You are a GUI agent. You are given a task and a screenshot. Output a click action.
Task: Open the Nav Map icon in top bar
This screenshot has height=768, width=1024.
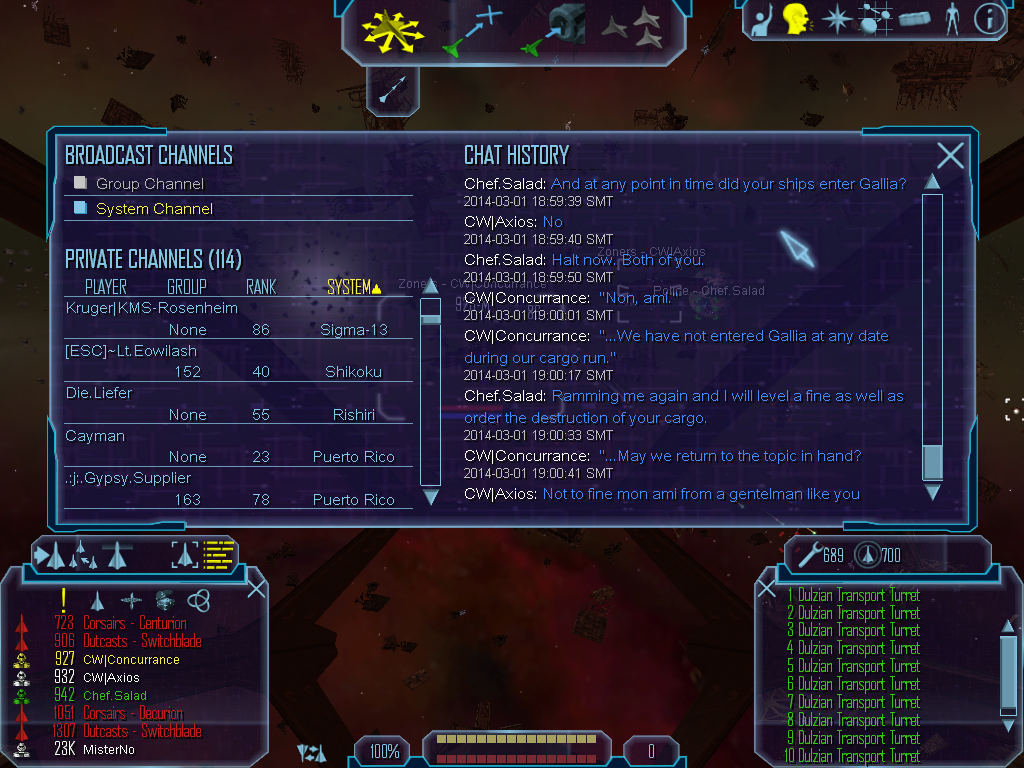876,18
